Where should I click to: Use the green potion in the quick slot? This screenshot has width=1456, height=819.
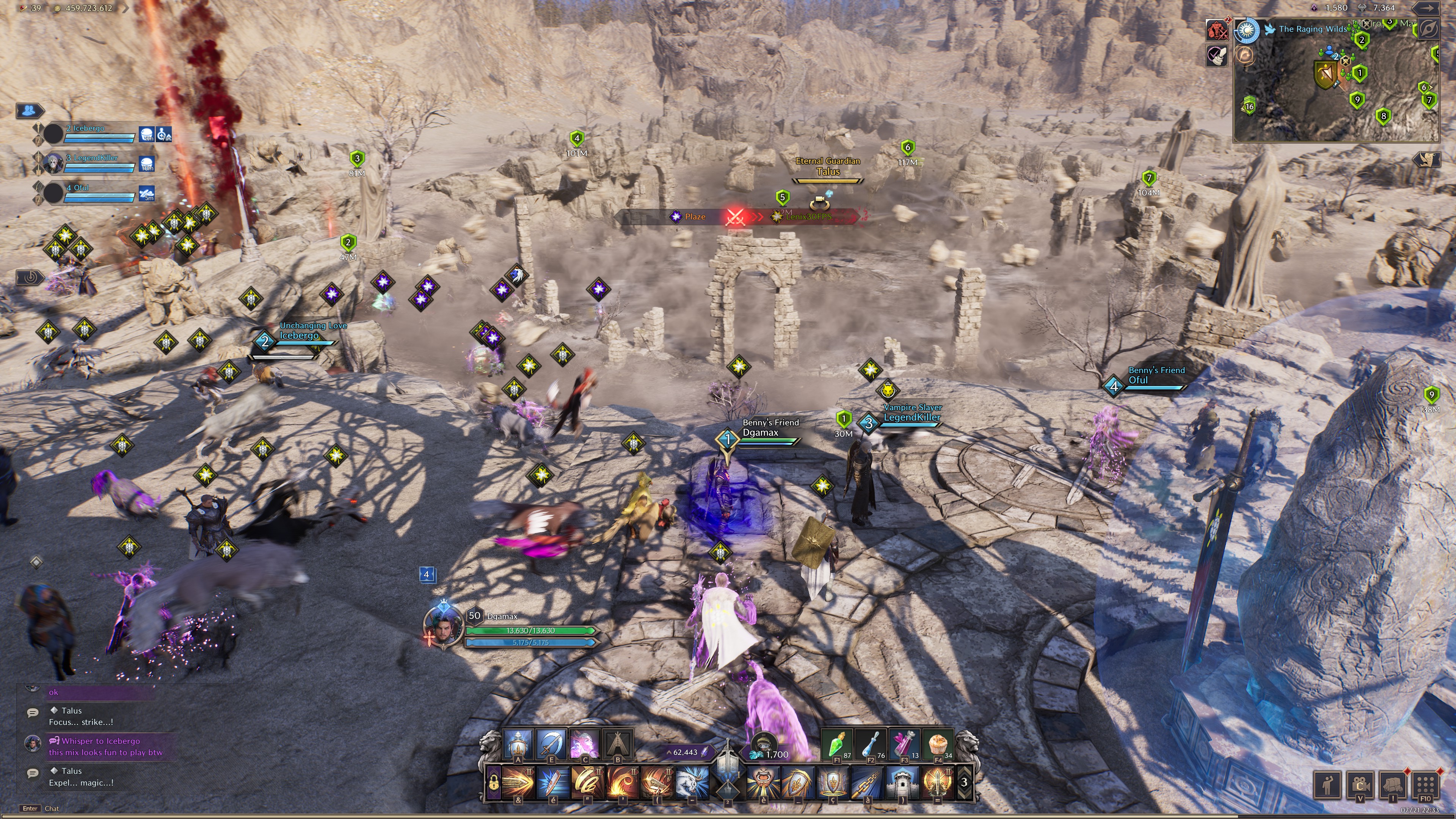click(836, 744)
